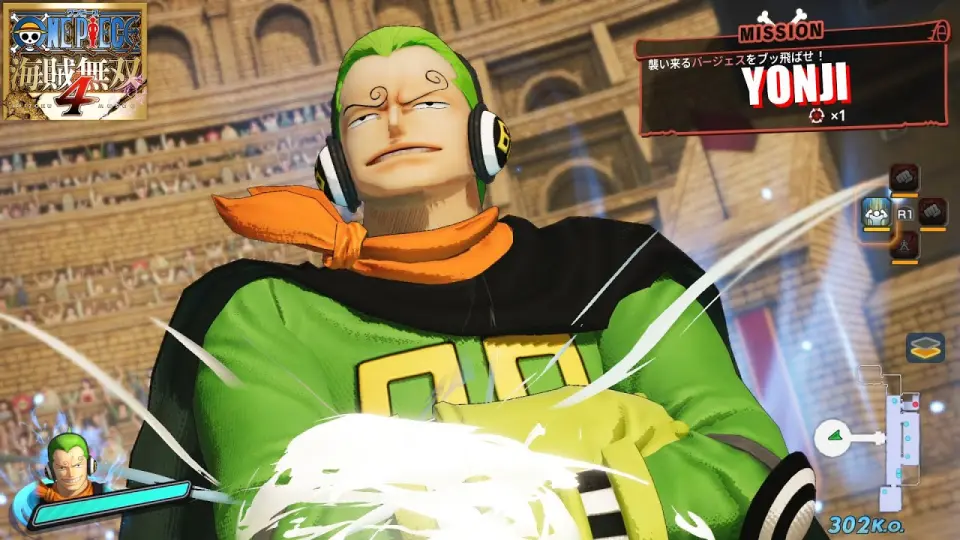The width and height of the screenshot is (960, 540).
Task: Select the bottom standing-figure skill icon
Action: (904, 243)
